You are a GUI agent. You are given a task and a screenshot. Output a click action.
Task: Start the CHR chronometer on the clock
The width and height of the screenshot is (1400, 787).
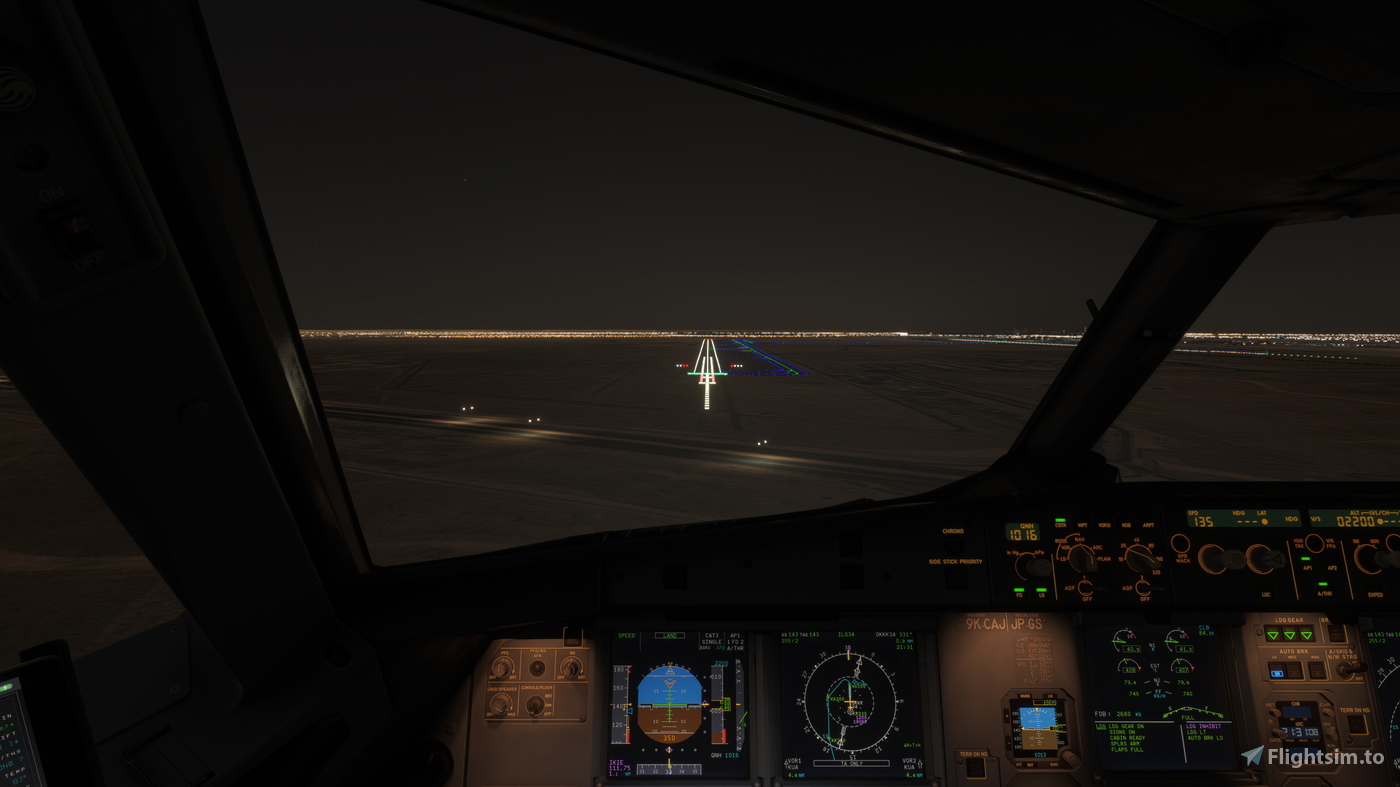[x=1328, y=711]
